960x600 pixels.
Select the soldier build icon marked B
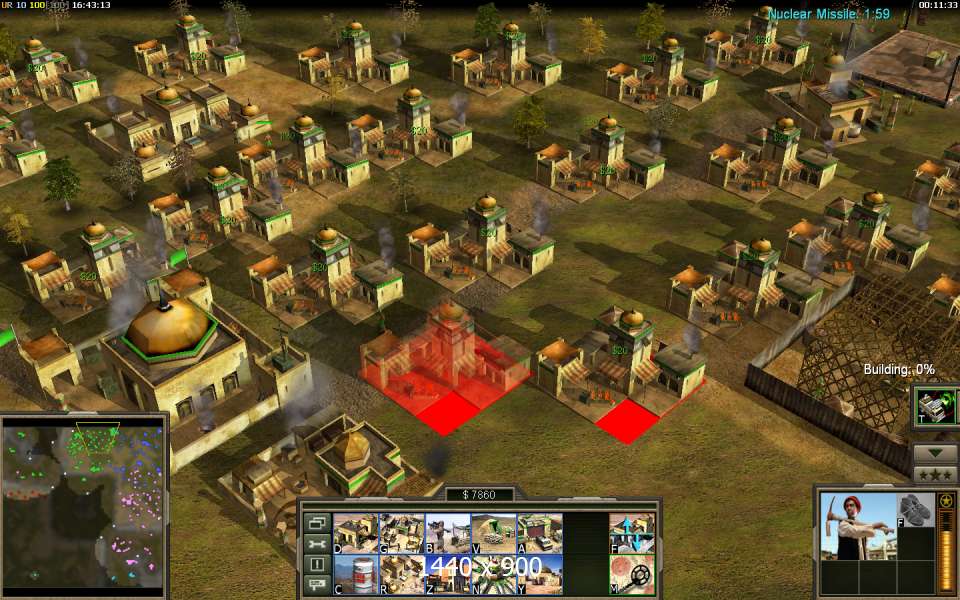coord(447,533)
